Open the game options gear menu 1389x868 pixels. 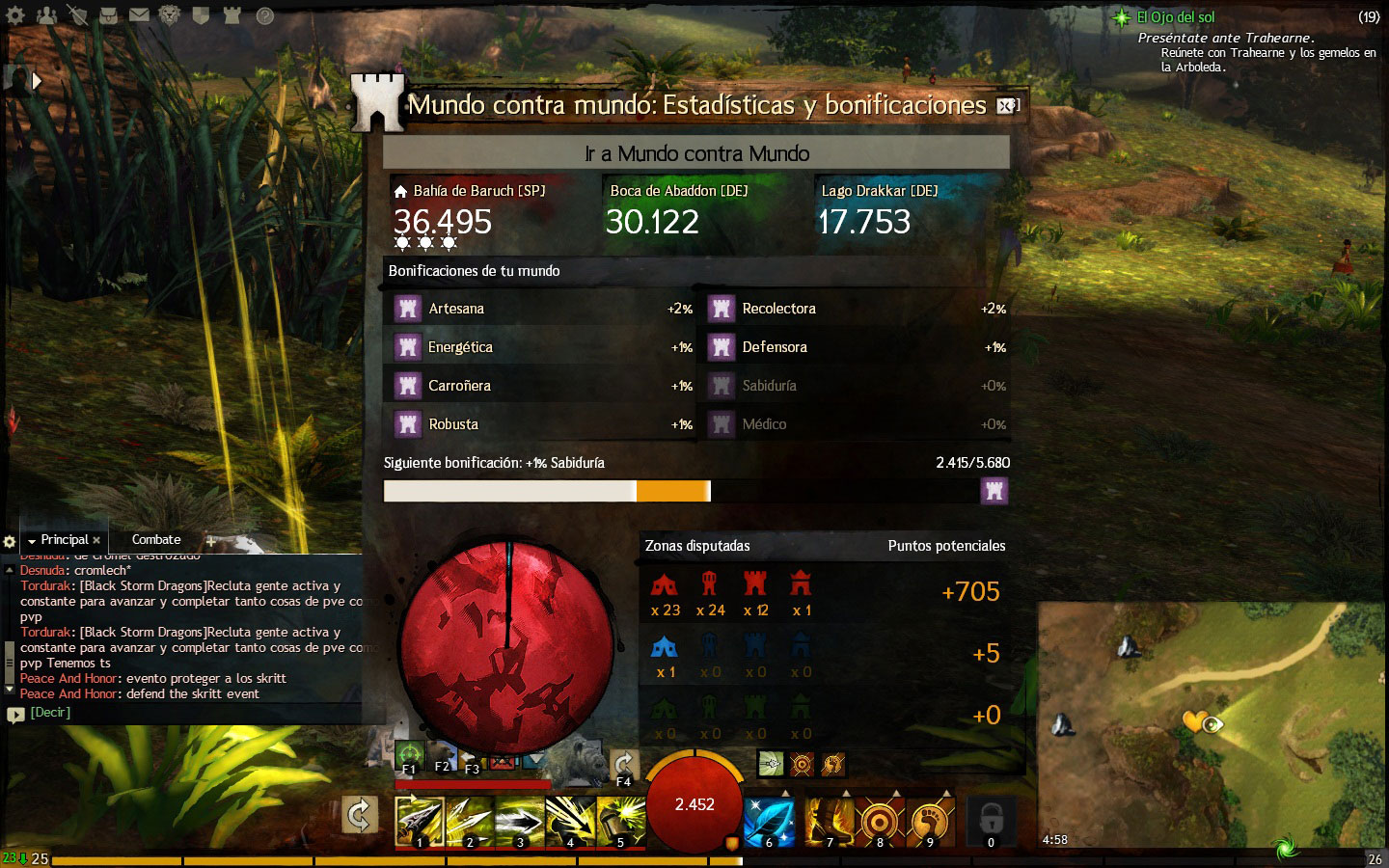pos(15,15)
